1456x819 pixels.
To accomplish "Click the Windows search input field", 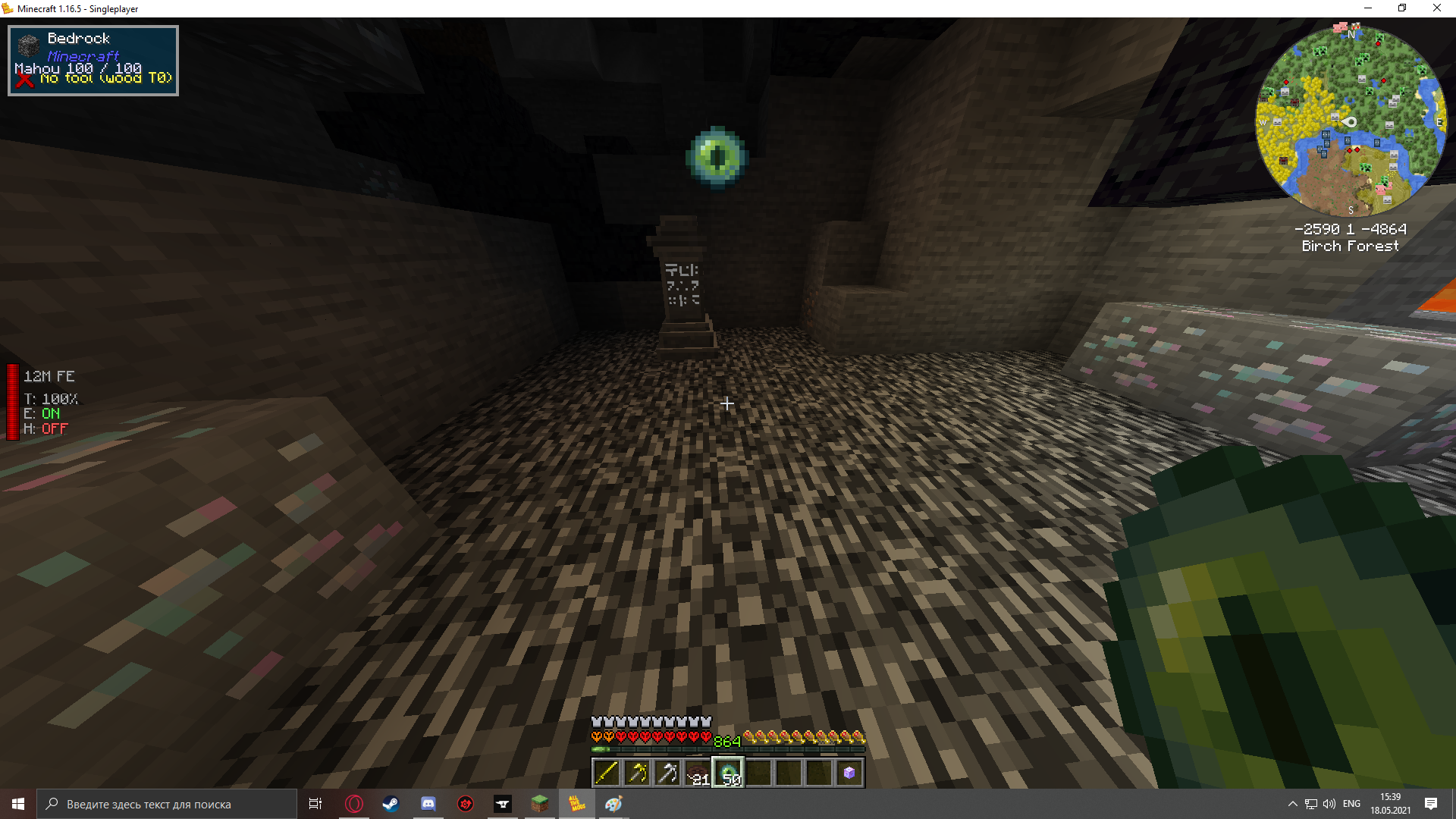I will click(167, 804).
